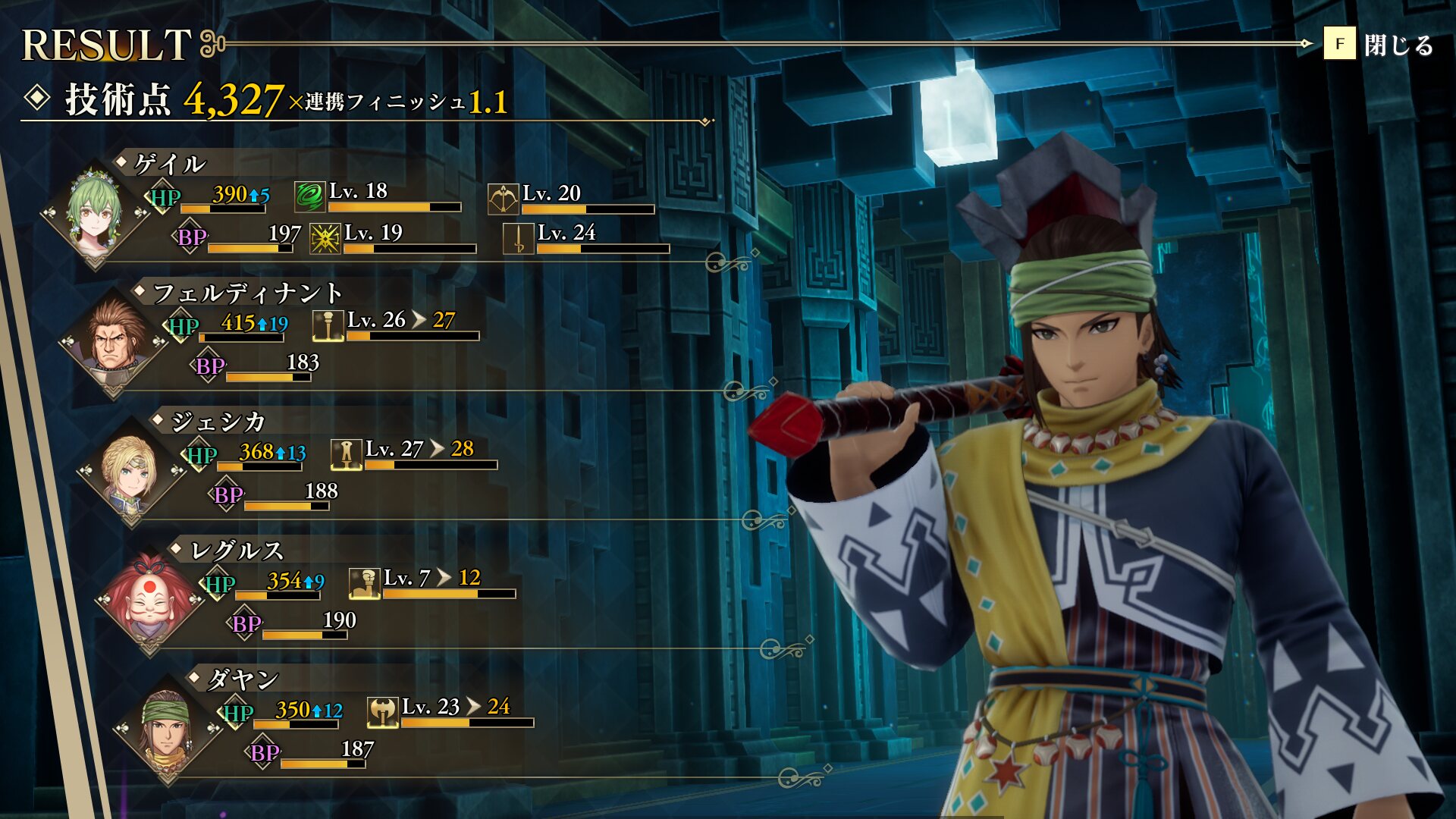Image resolution: width=1456 pixels, height=819 pixels.
Task: Click ジェシカ's Lv. 27 weapon skill icon
Action: 346,455
